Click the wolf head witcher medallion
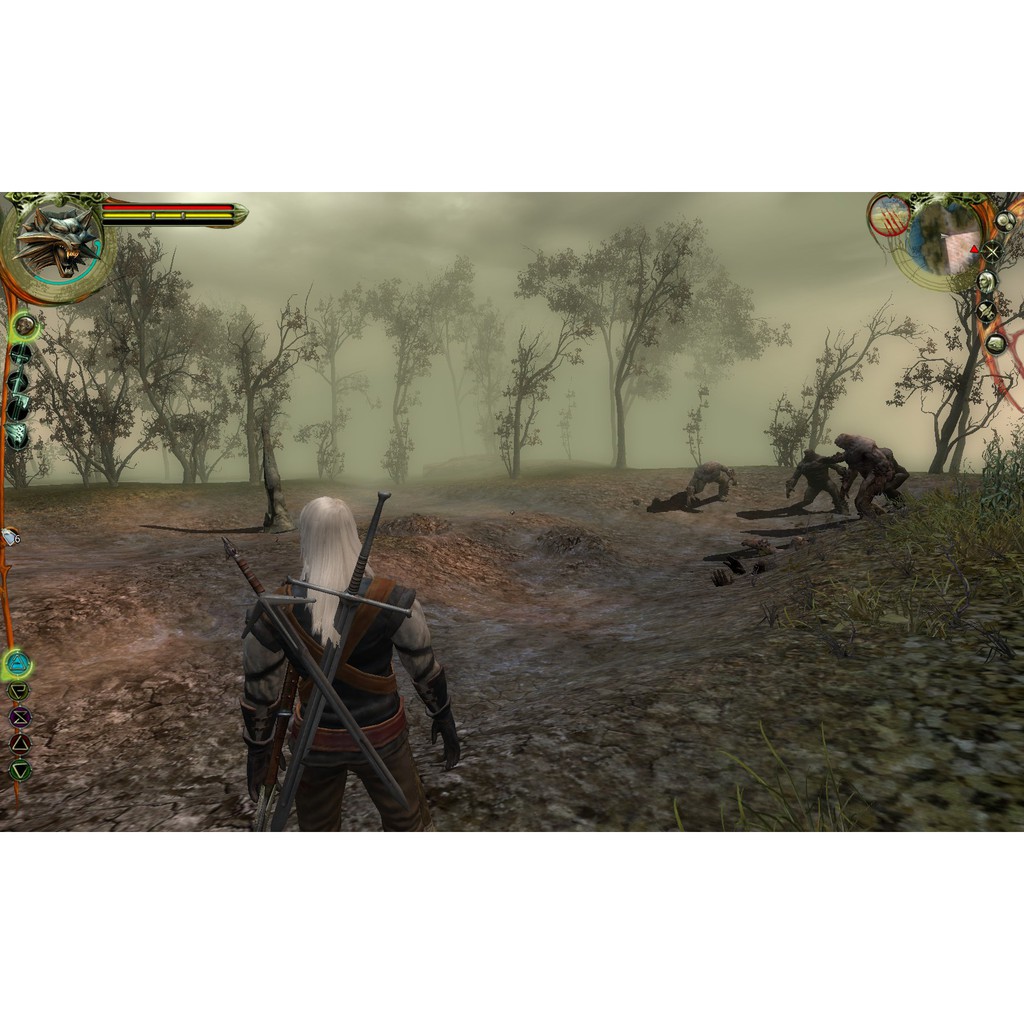The image size is (1024, 1024). 56,243
